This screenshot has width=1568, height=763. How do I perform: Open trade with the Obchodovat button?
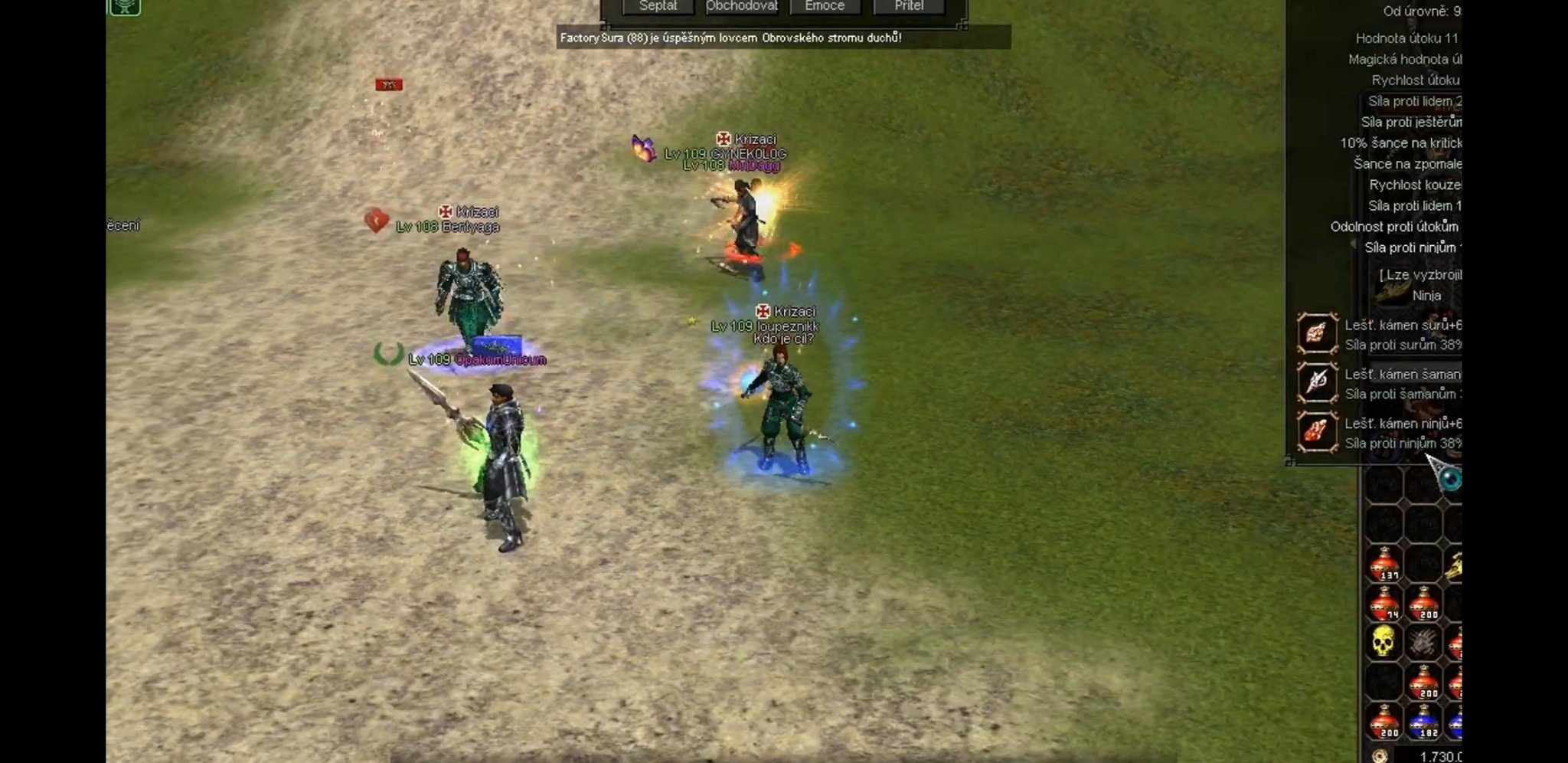741,6
